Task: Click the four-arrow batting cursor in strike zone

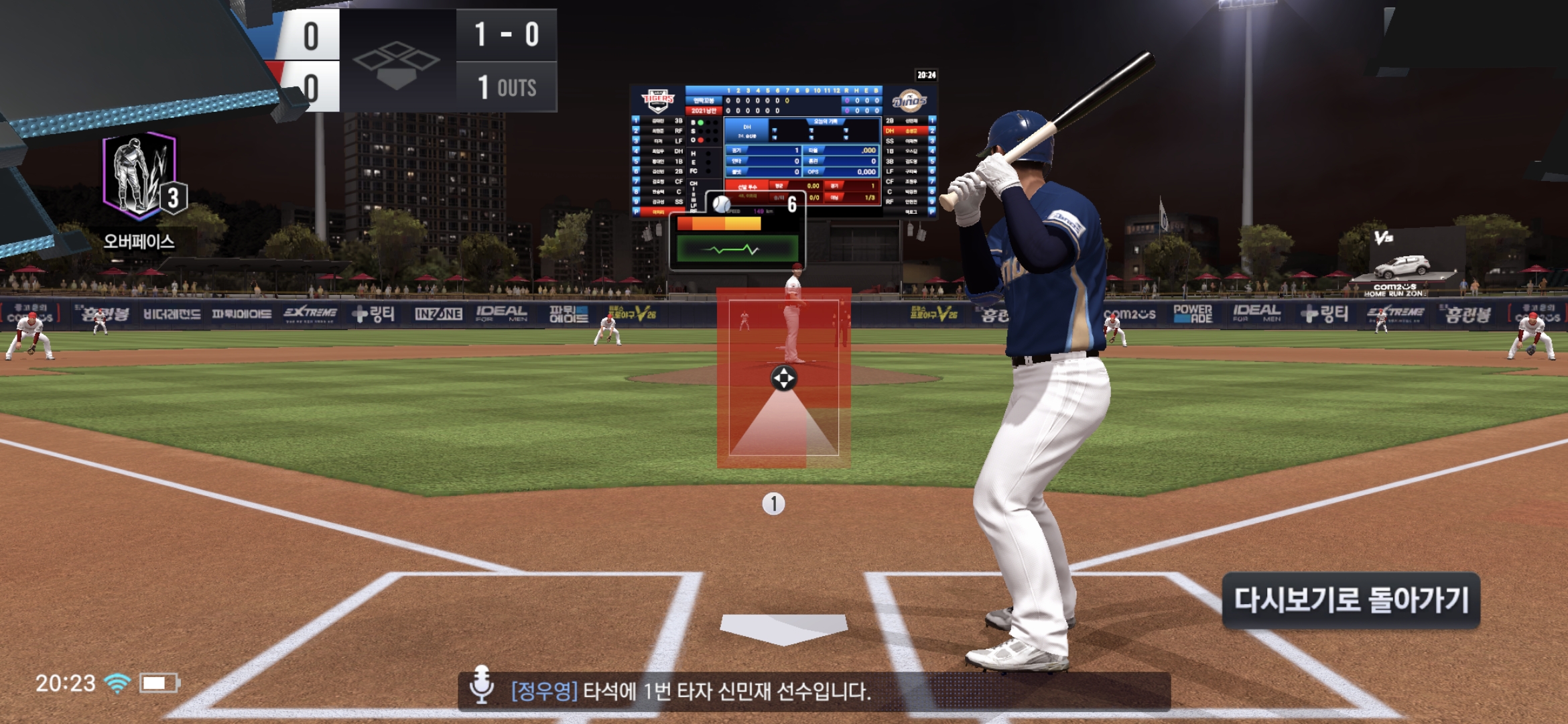Action: [x=783, y=378]
